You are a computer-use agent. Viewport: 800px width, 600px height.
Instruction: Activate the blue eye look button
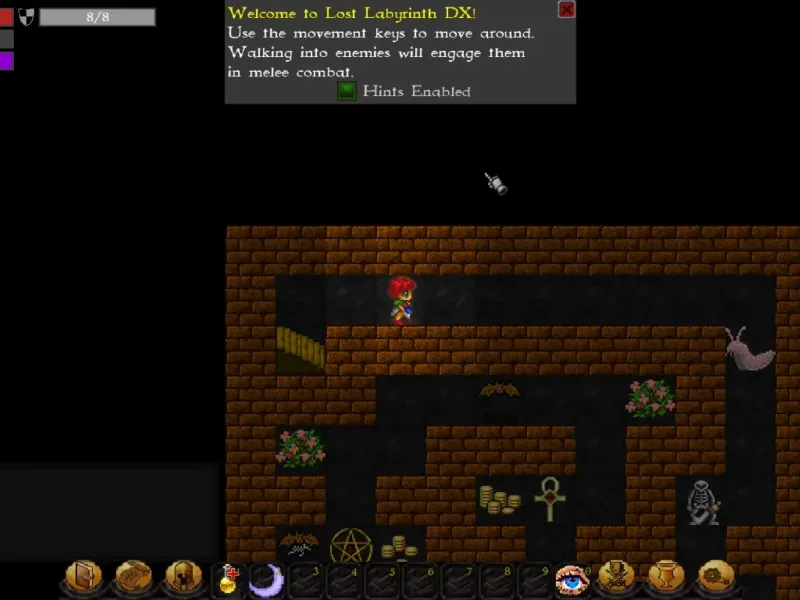(x=570, y=579)
